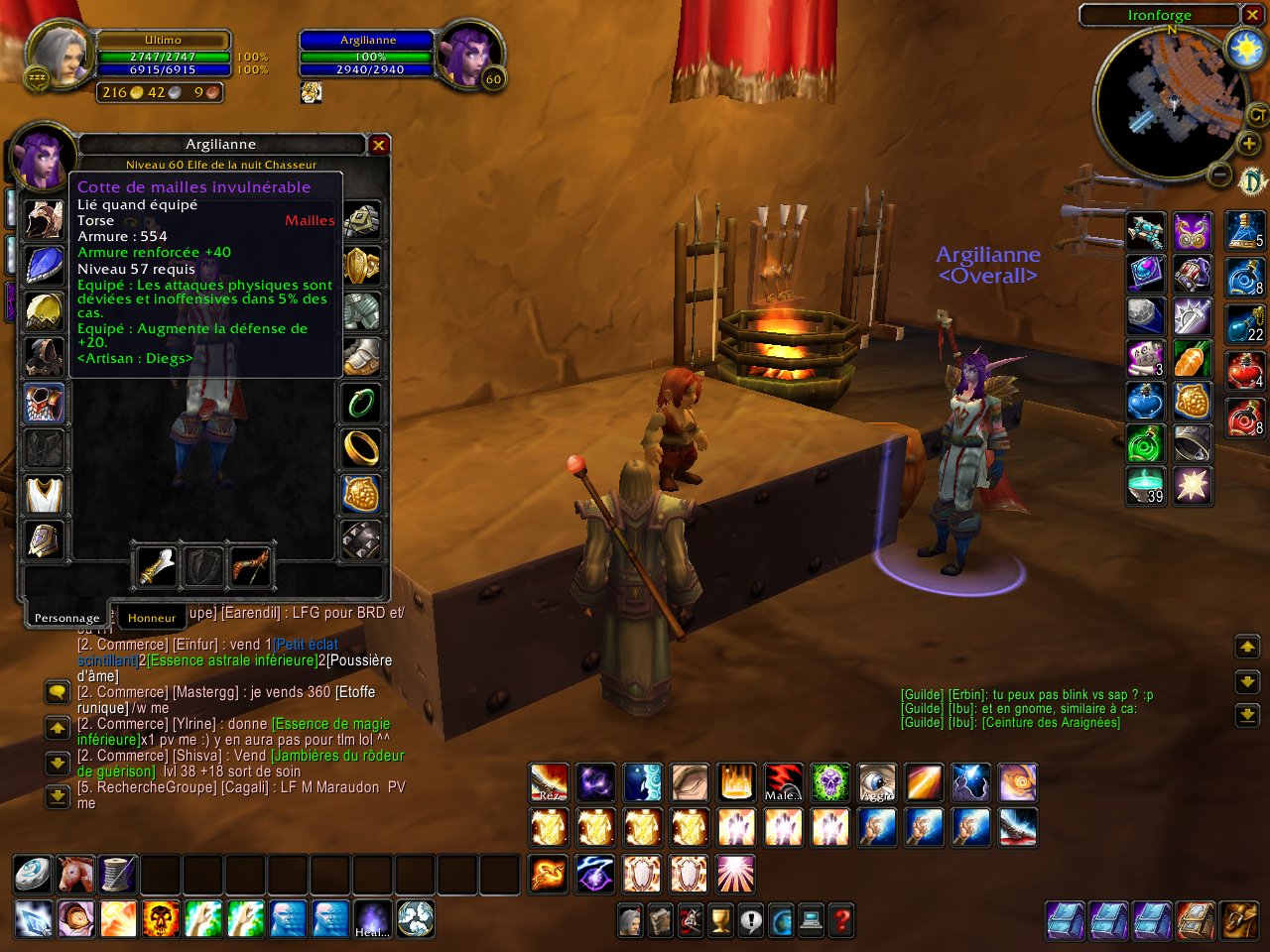Image resolution: width=1270 pixels, height=952 pixels.
Task: Zoom in on the minimap
Action: (x=1248, y=145)
